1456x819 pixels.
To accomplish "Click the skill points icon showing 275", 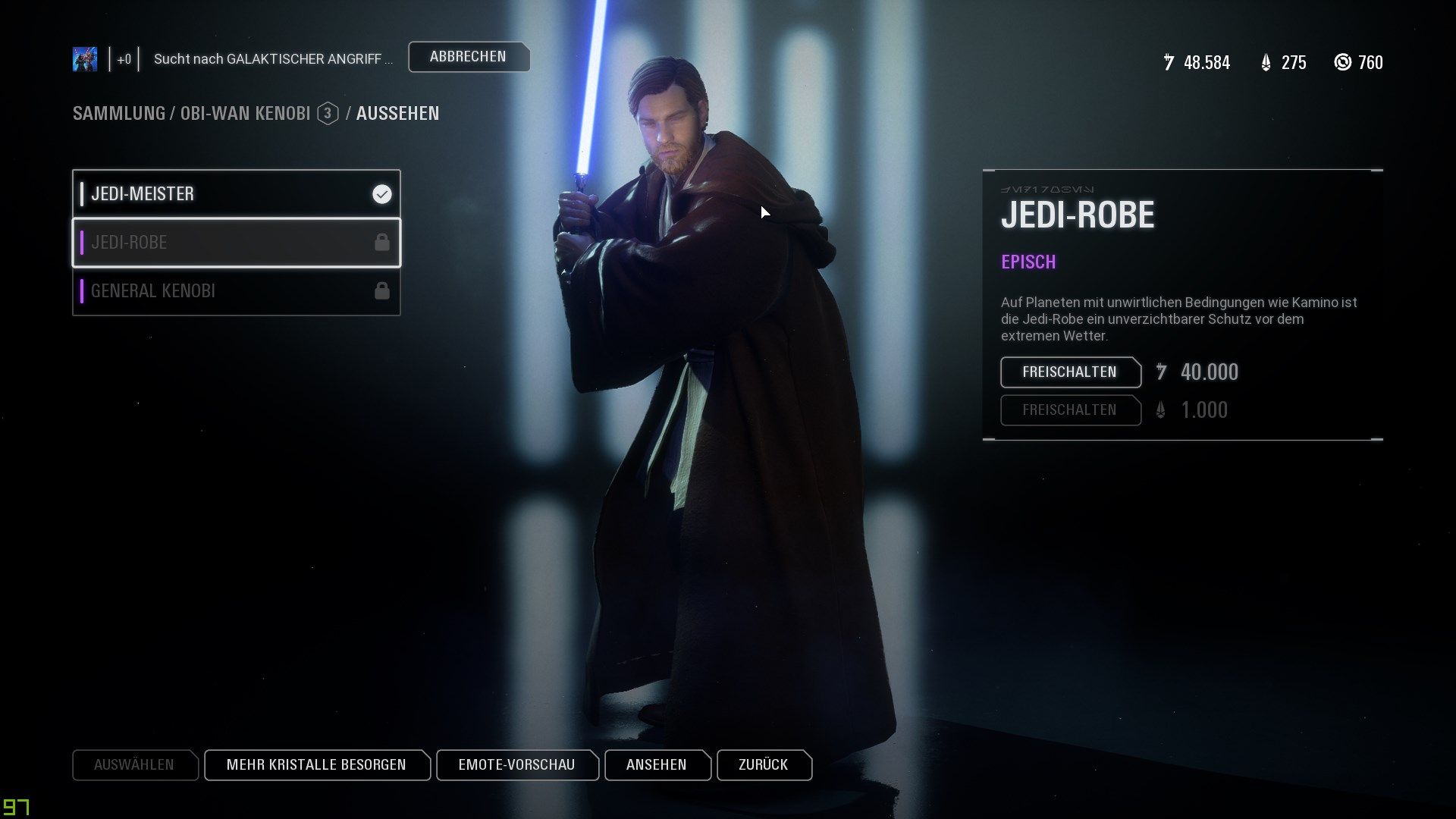I will coord(1266,63).
